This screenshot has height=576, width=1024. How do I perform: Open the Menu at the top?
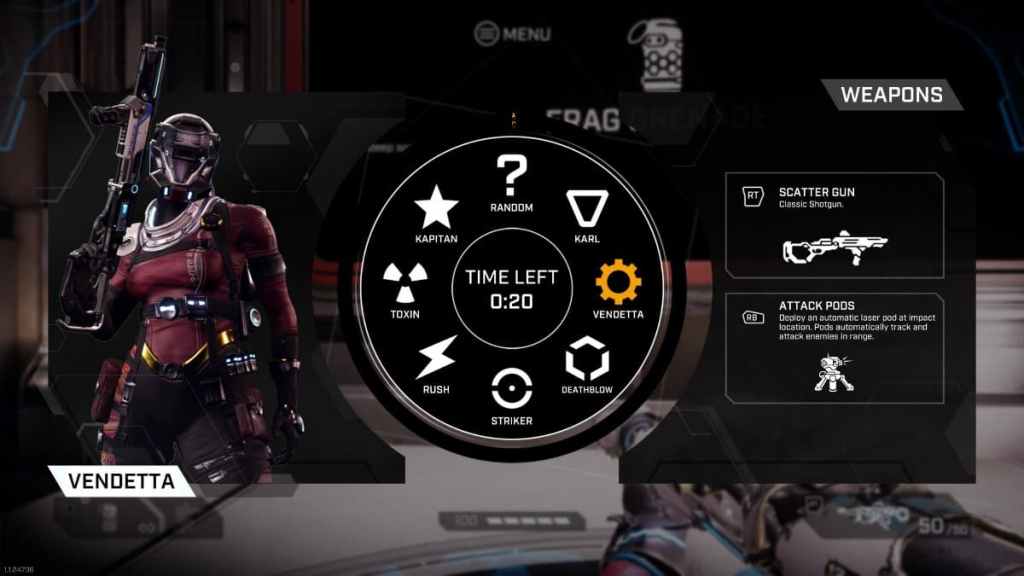coord(513,34)
